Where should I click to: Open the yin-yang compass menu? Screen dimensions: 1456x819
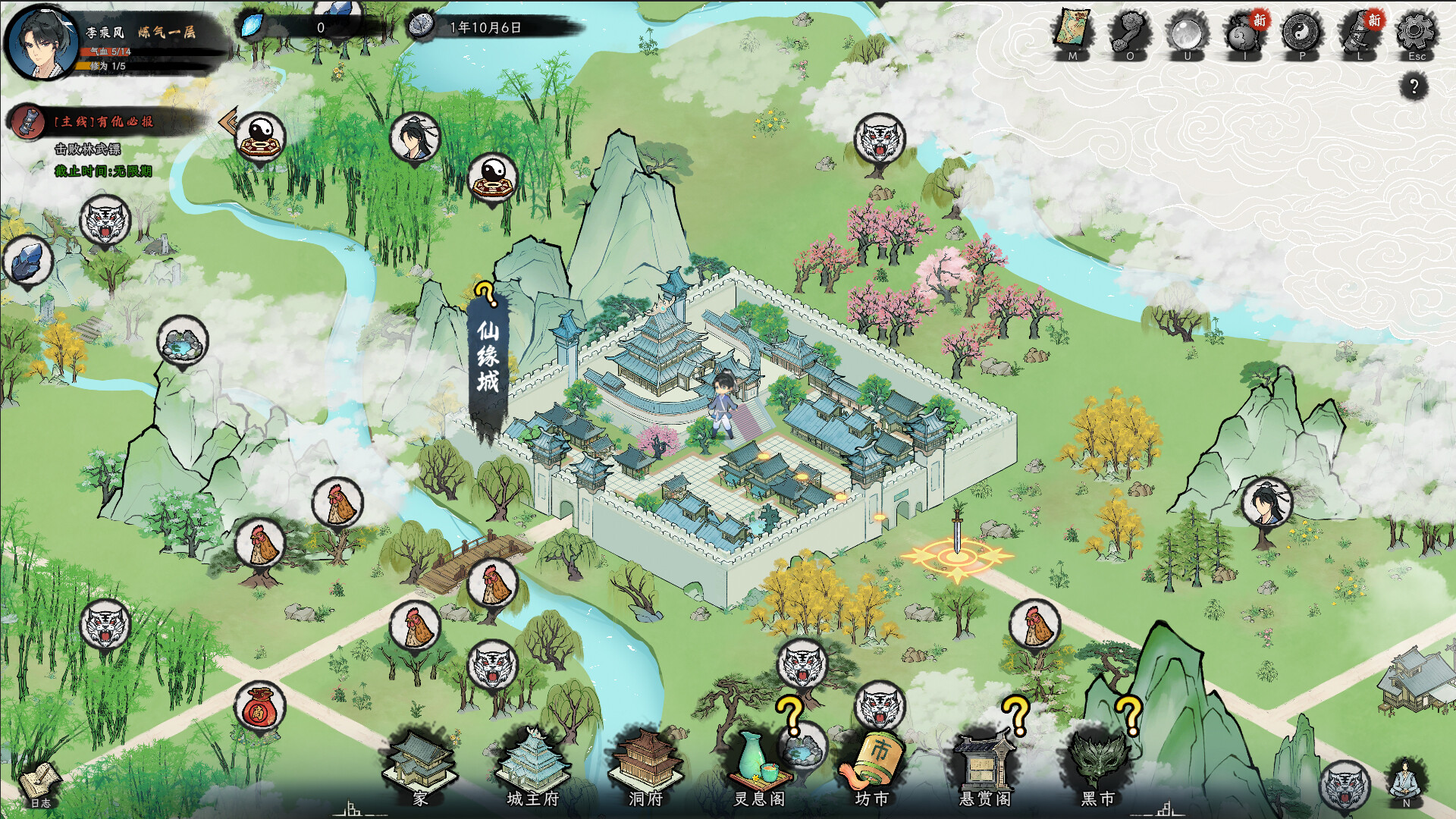pyautogui.click(x=1302, y=33)
